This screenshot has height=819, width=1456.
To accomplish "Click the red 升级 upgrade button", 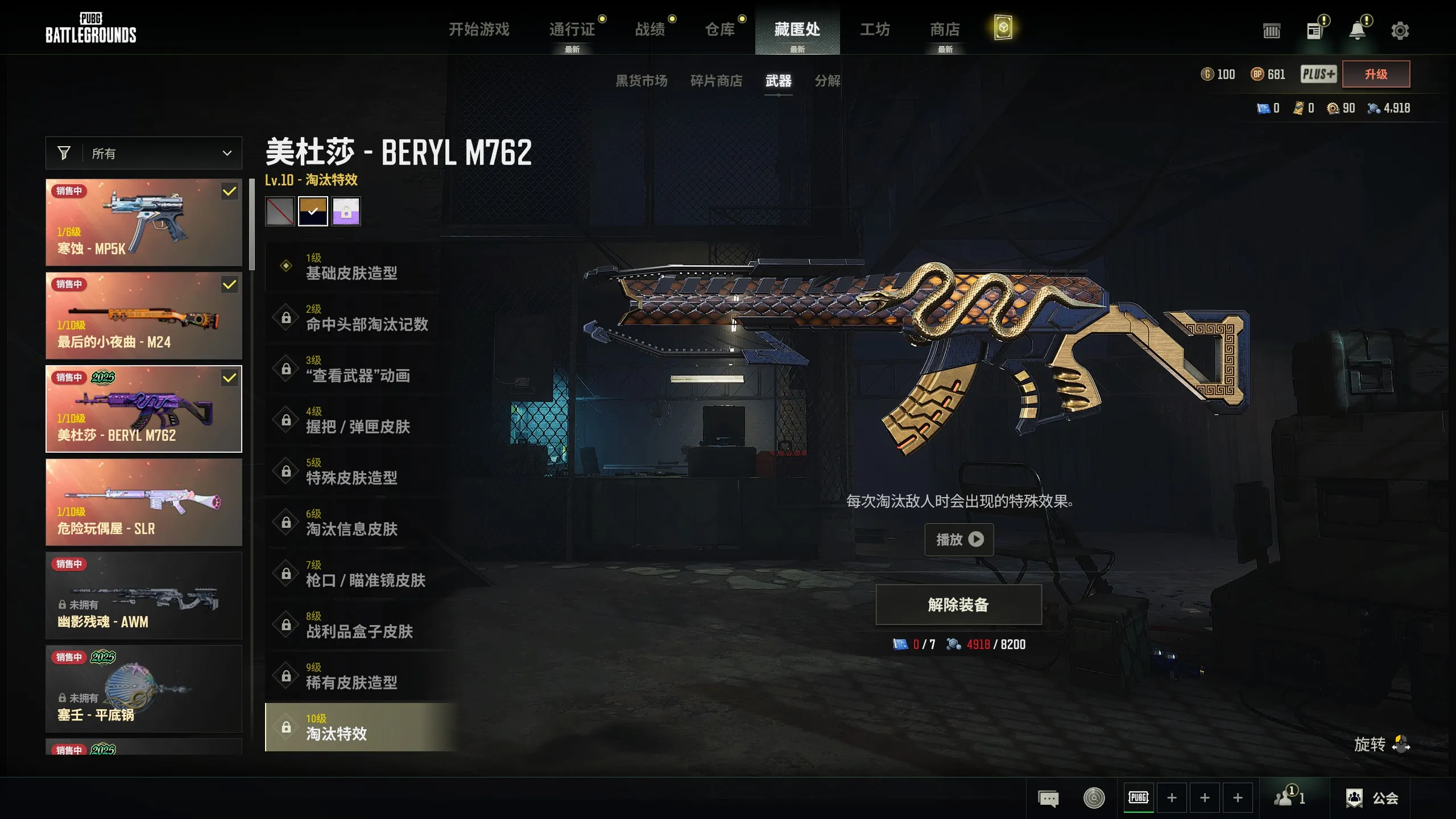I will point(1376,74).
